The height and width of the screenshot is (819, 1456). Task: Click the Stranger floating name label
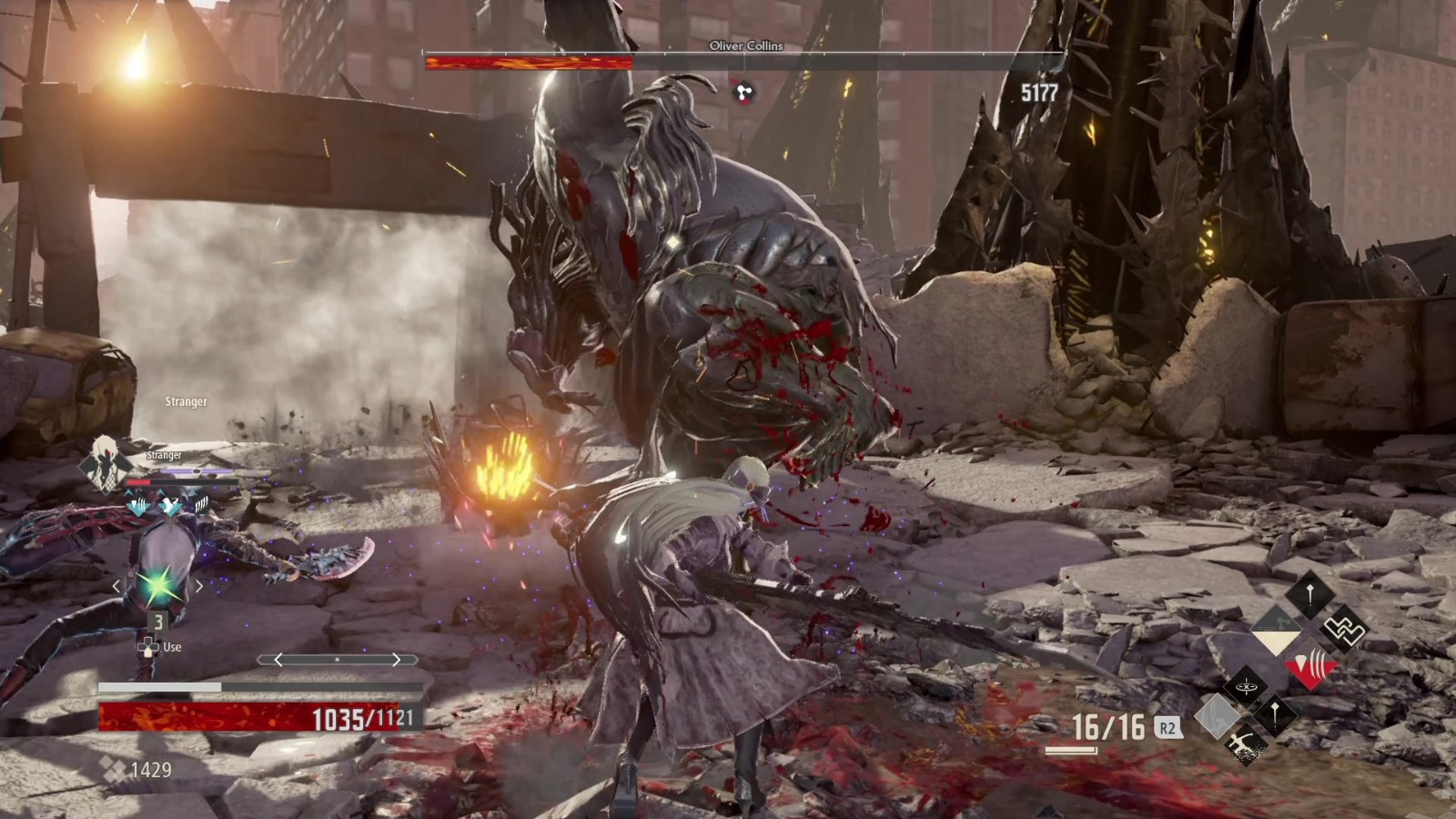coord(186,400)
